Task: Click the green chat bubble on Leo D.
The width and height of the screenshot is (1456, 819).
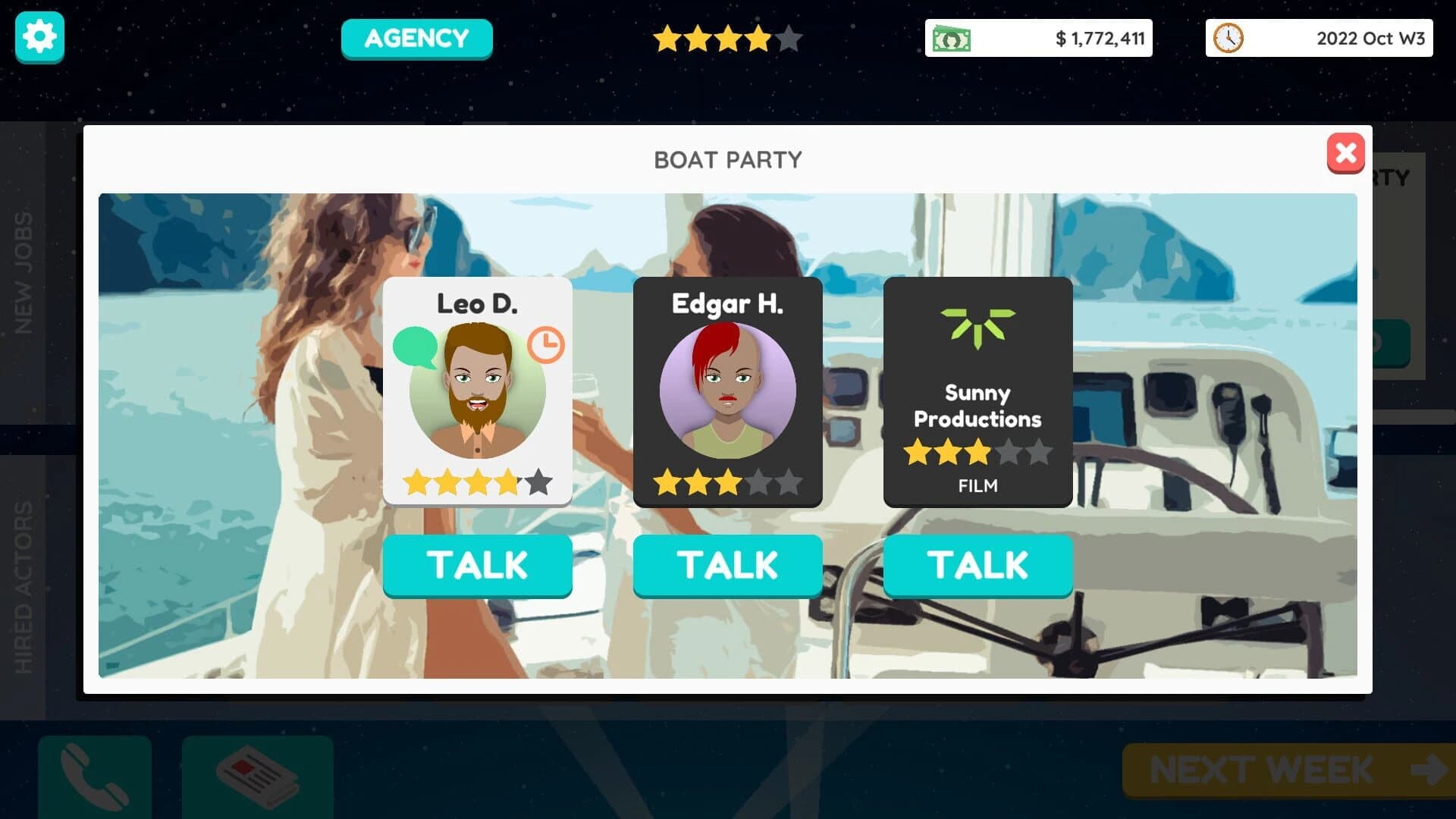Action: pos(414,344)
